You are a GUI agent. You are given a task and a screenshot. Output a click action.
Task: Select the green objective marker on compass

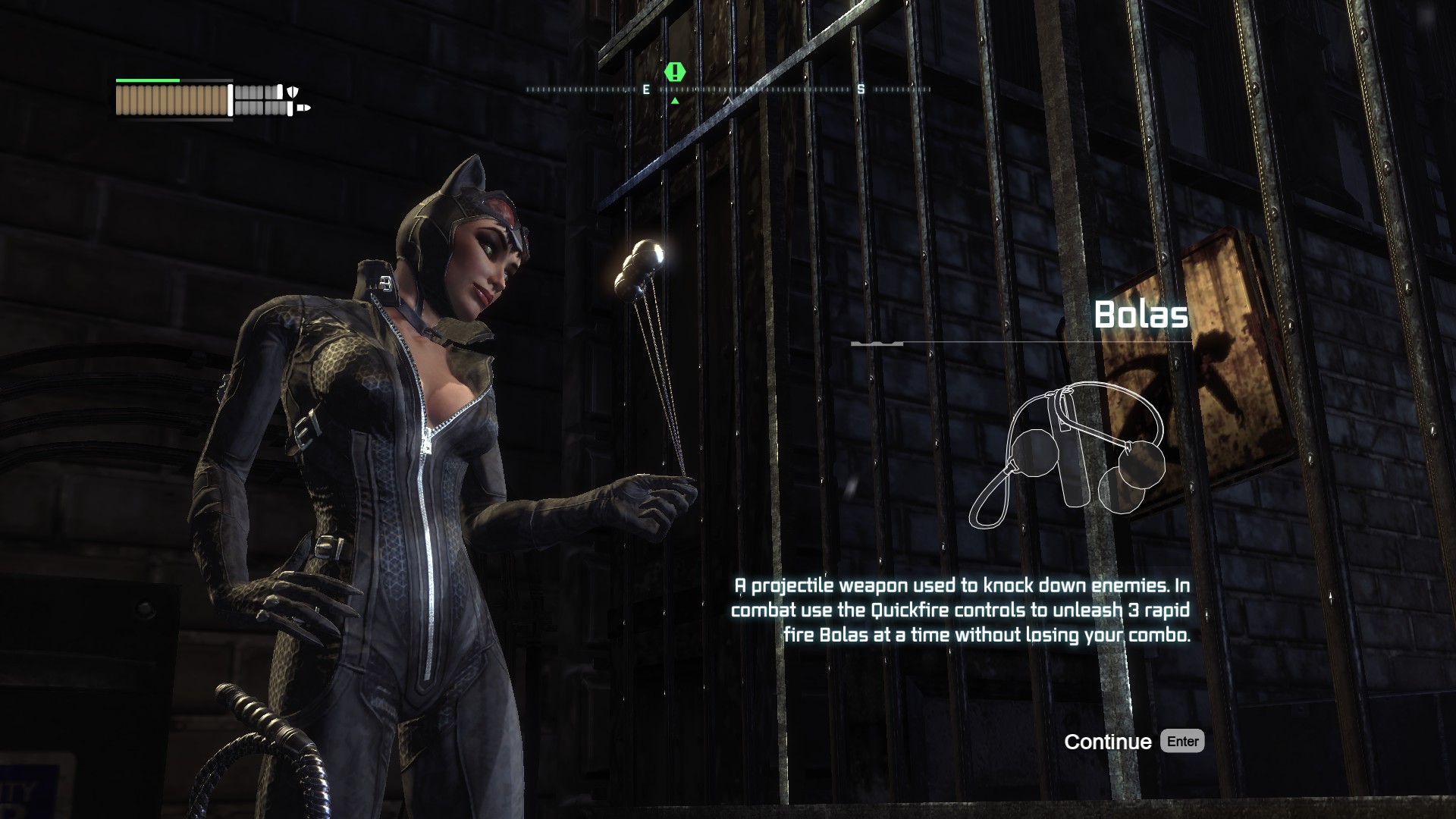coord(675,73)
